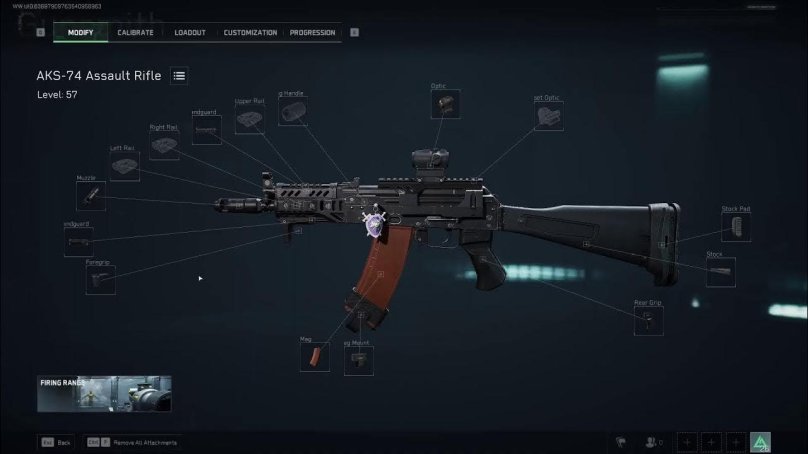Select the Optic attachment slot
This screenshot has width=808, height=454.
(x=445, y=105)
